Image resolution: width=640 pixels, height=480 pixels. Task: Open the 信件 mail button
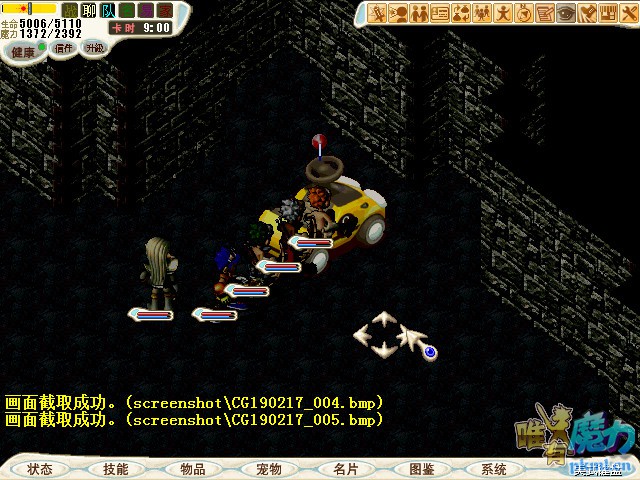tap(64, 48)
